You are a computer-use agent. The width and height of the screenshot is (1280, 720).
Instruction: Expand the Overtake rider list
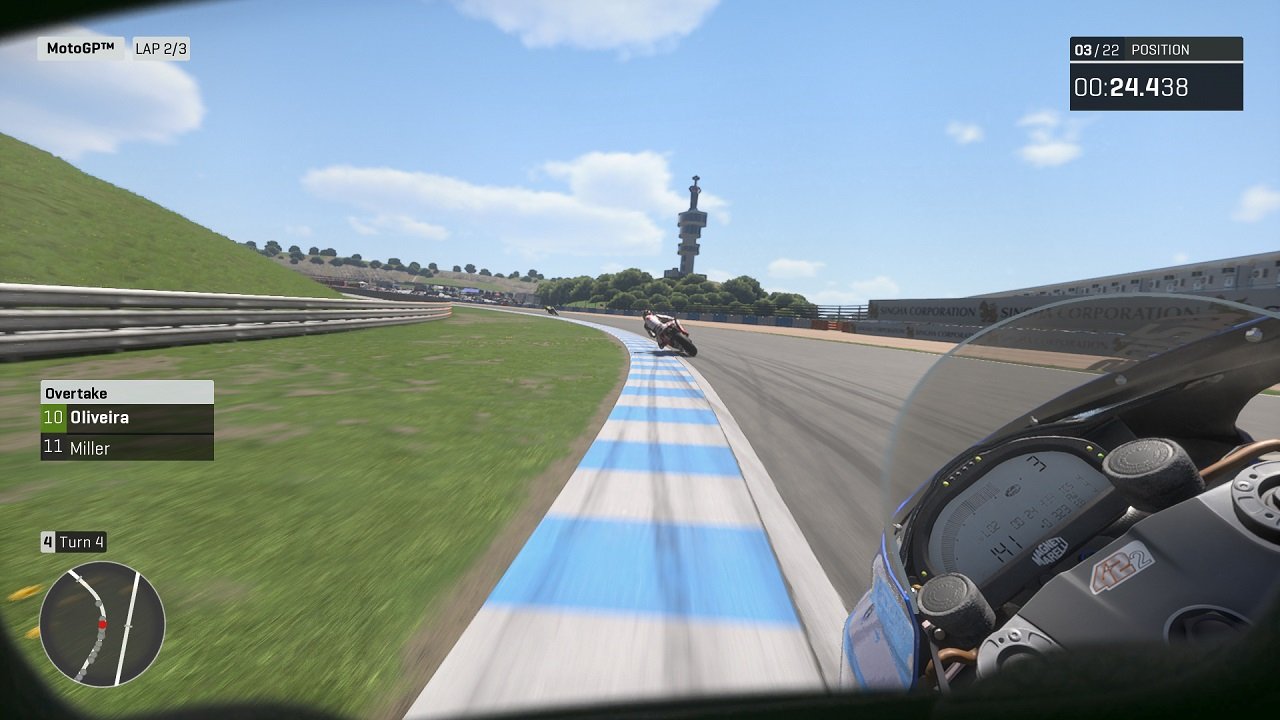point(124,432)
